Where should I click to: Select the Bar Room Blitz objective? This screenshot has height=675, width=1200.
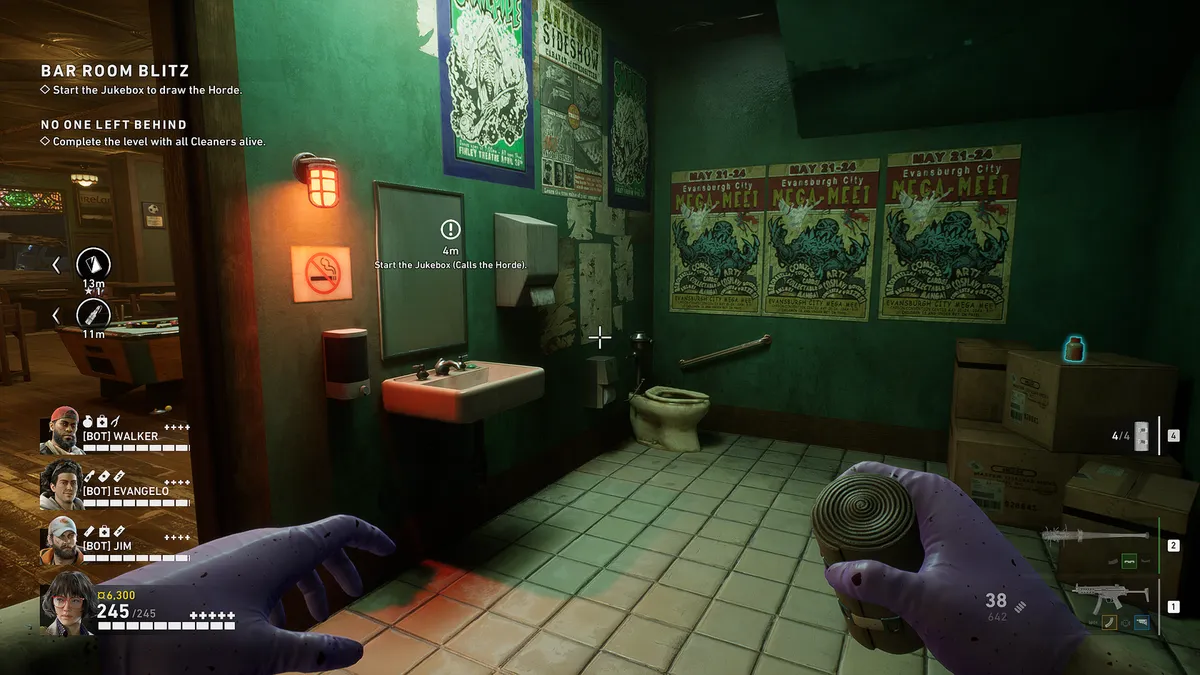(114, 71)
